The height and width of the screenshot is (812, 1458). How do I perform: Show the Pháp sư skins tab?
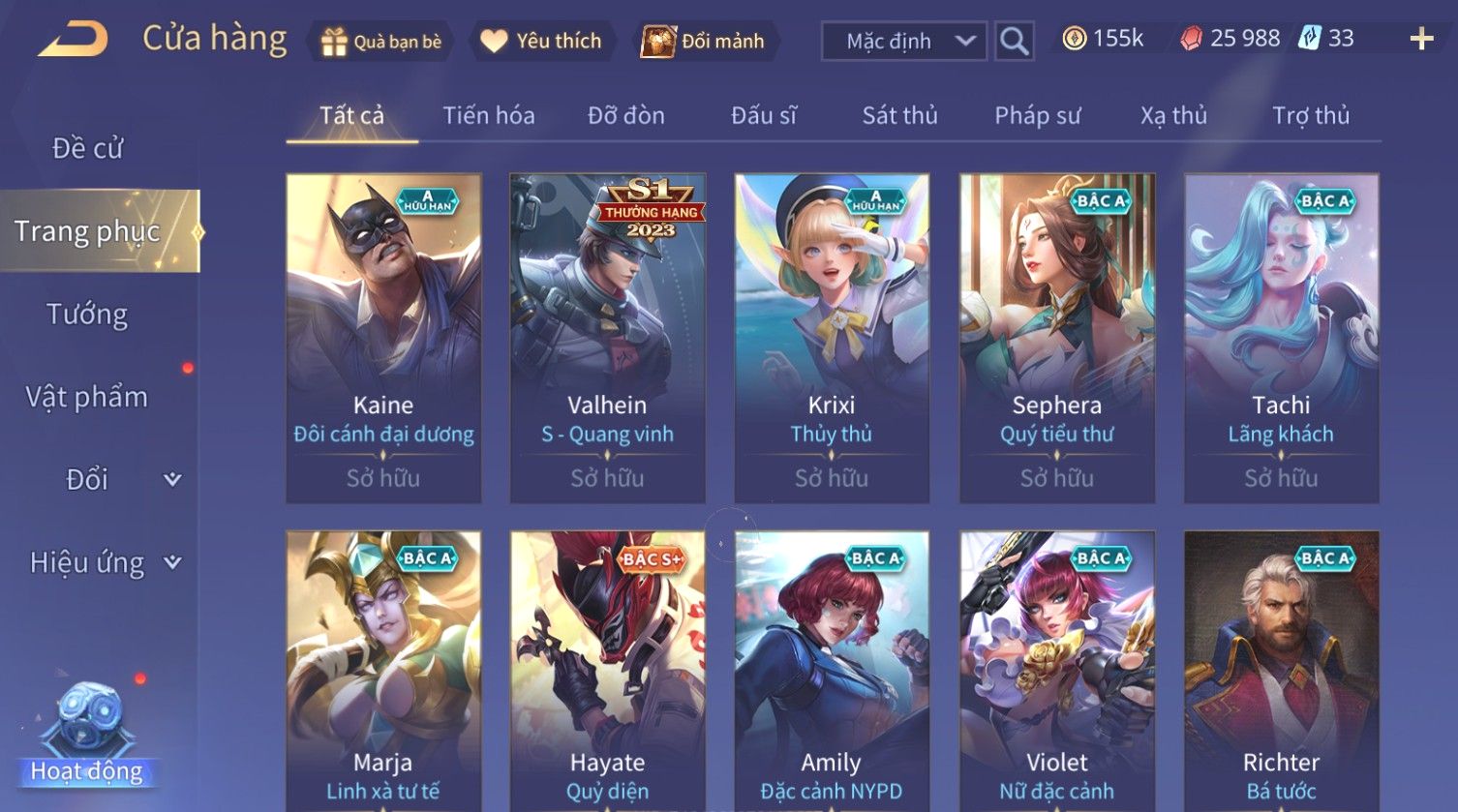click(x=1037, y=116)
